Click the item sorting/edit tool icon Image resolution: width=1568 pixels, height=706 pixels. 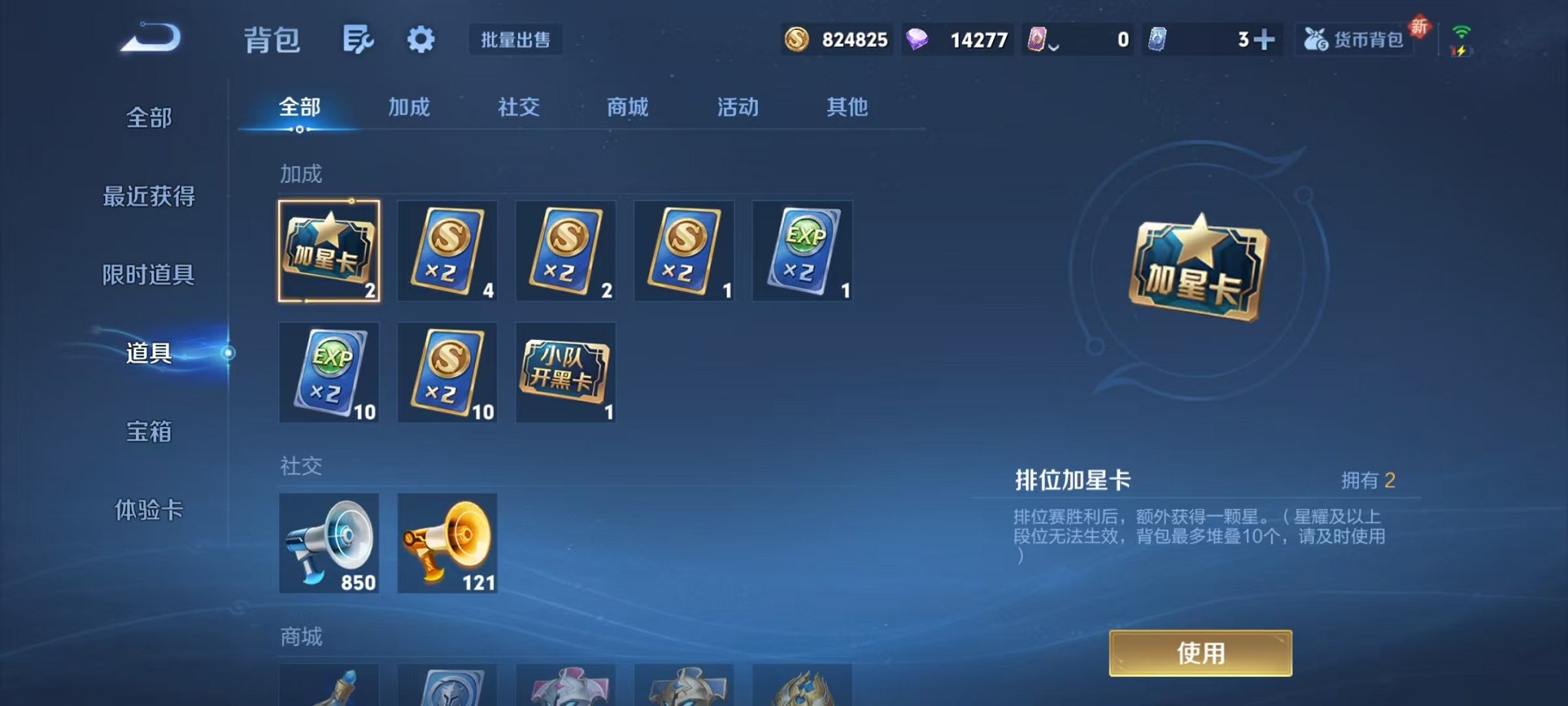[357, 40]
